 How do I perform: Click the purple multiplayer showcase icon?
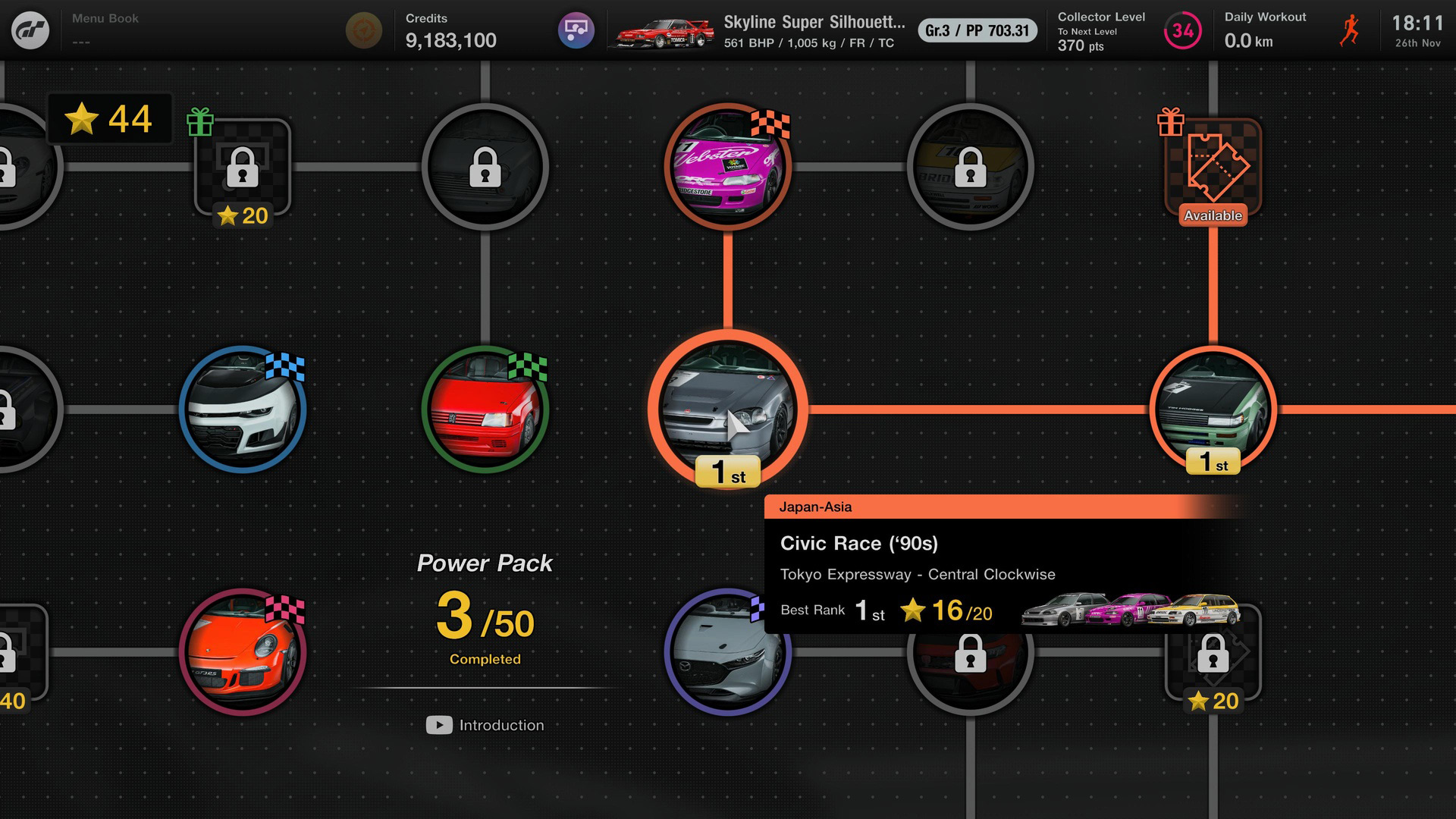point(576,30)
